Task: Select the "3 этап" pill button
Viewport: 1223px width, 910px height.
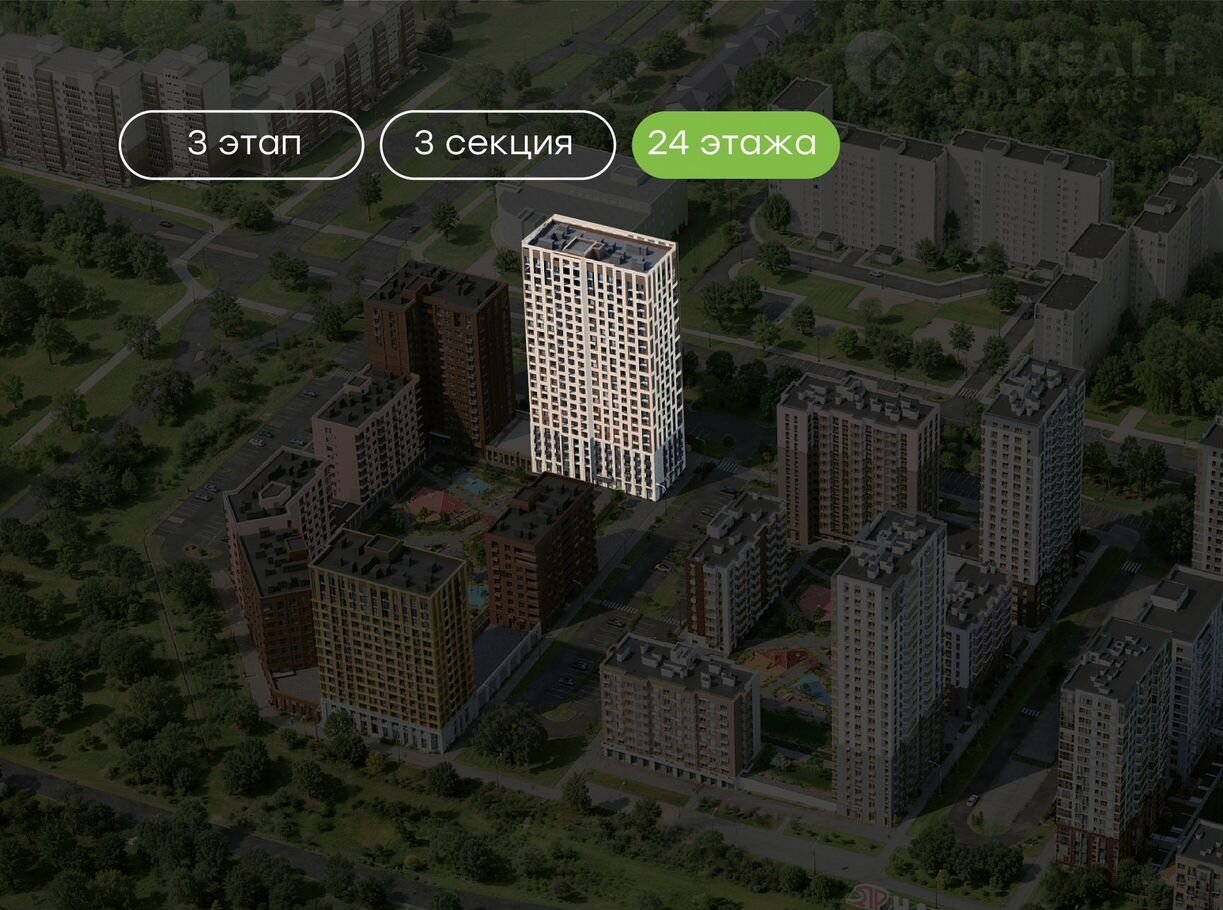Action: click(241, 144)
